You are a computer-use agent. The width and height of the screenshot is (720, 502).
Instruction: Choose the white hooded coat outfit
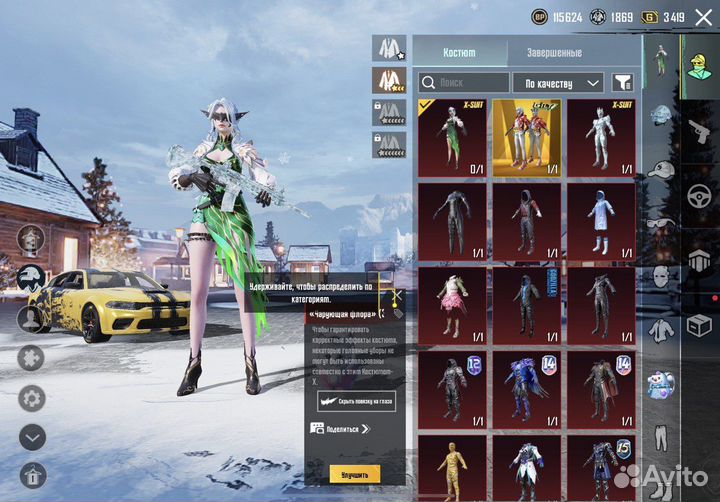point(601,221)
